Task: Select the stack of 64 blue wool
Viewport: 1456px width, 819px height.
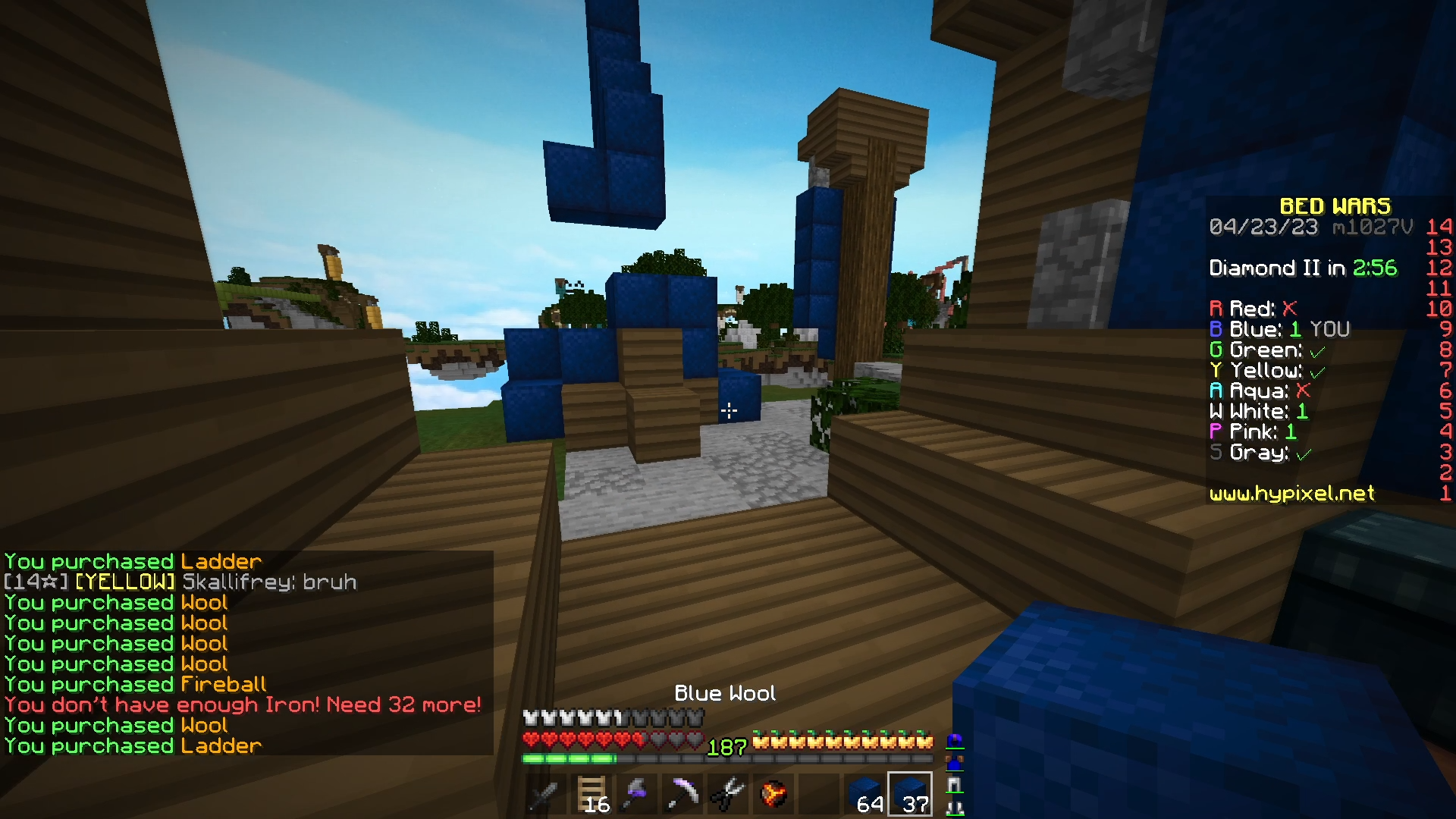Action: coord(865,794)
